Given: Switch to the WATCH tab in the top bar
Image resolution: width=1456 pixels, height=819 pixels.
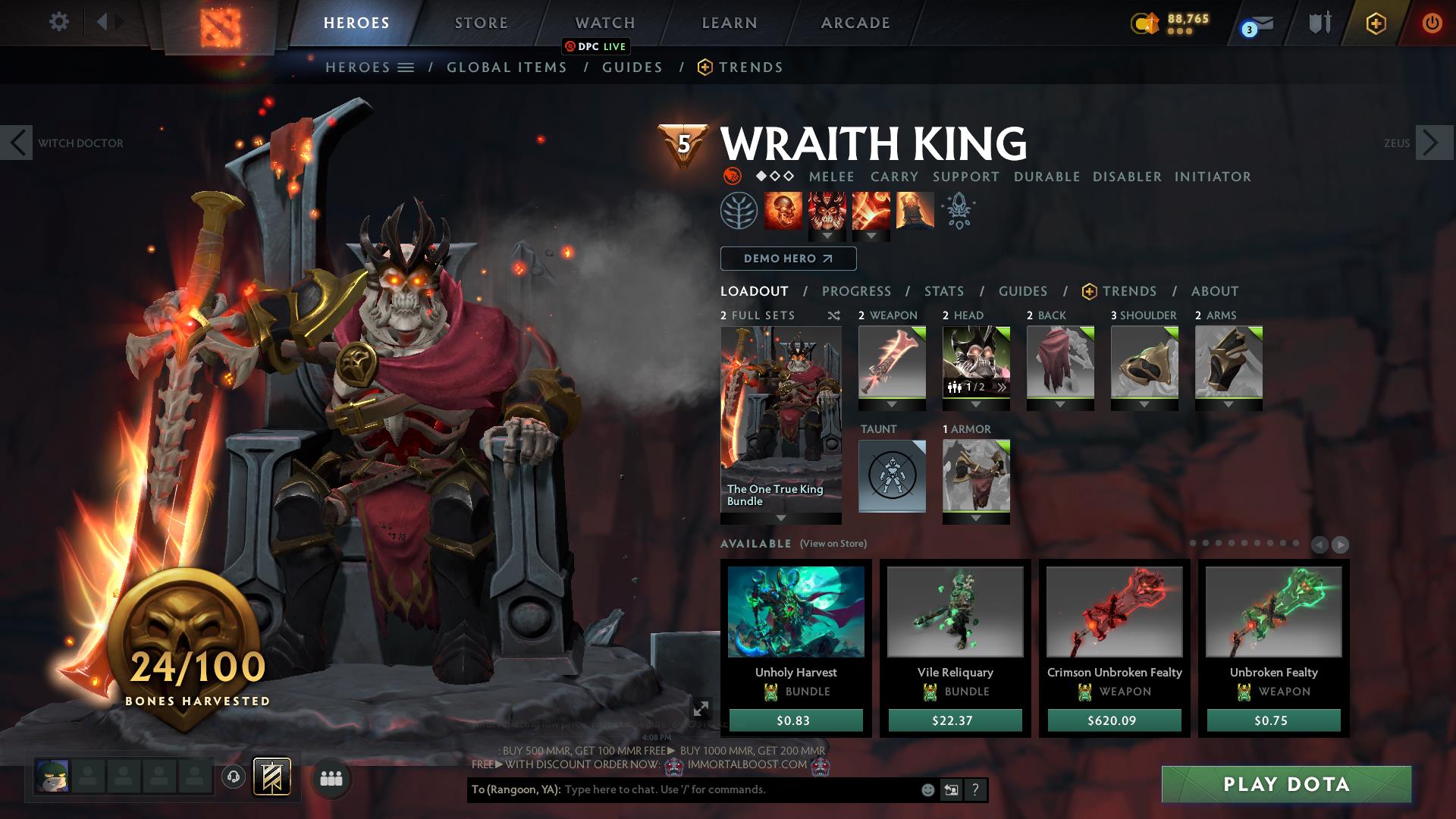Looking at the screenshot, I should click(x=604, y=23).
